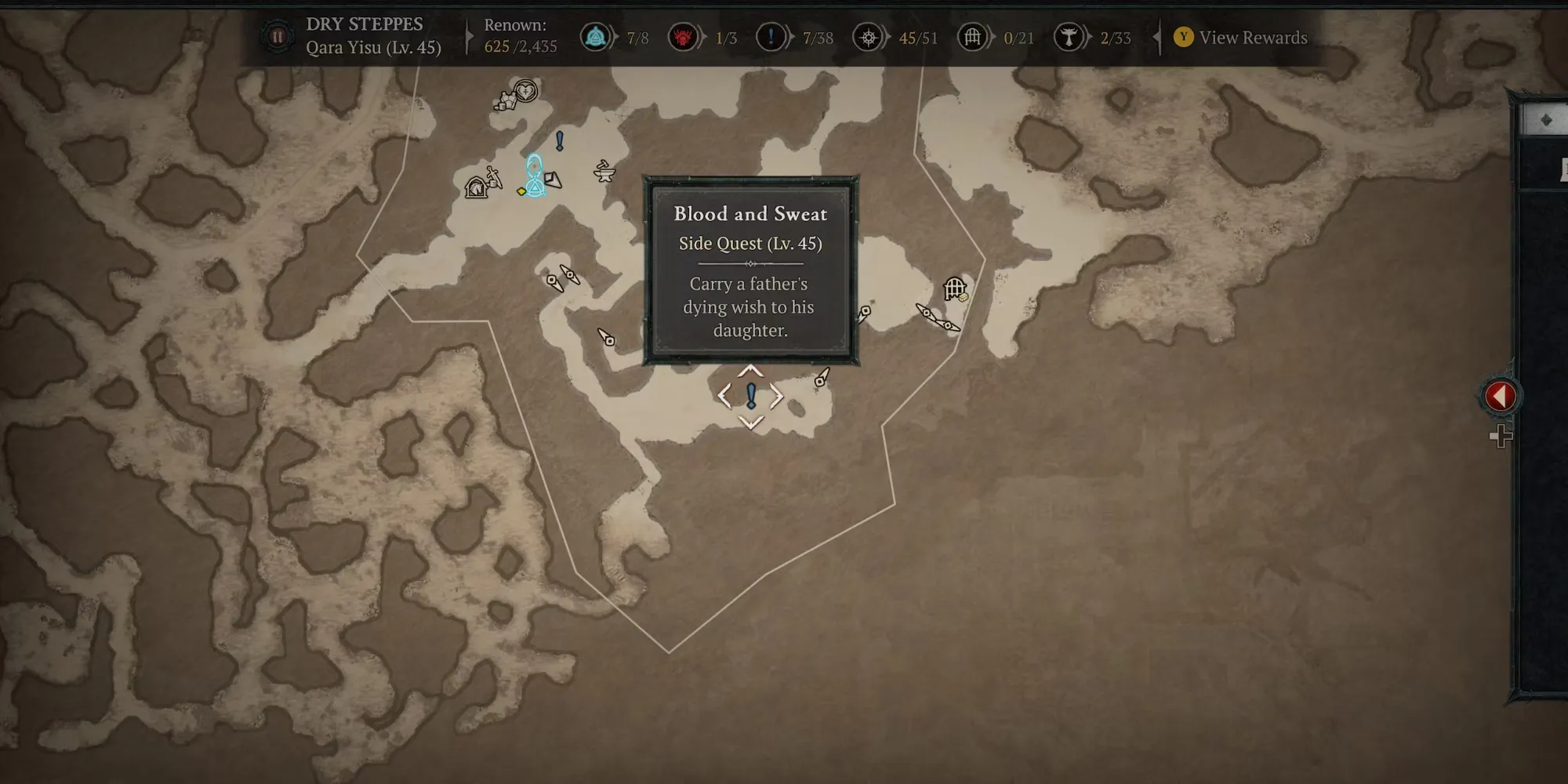Viewport: 1568px width, 784px height.
Task: Click the healer heart map marker
Action: point(526,90)
